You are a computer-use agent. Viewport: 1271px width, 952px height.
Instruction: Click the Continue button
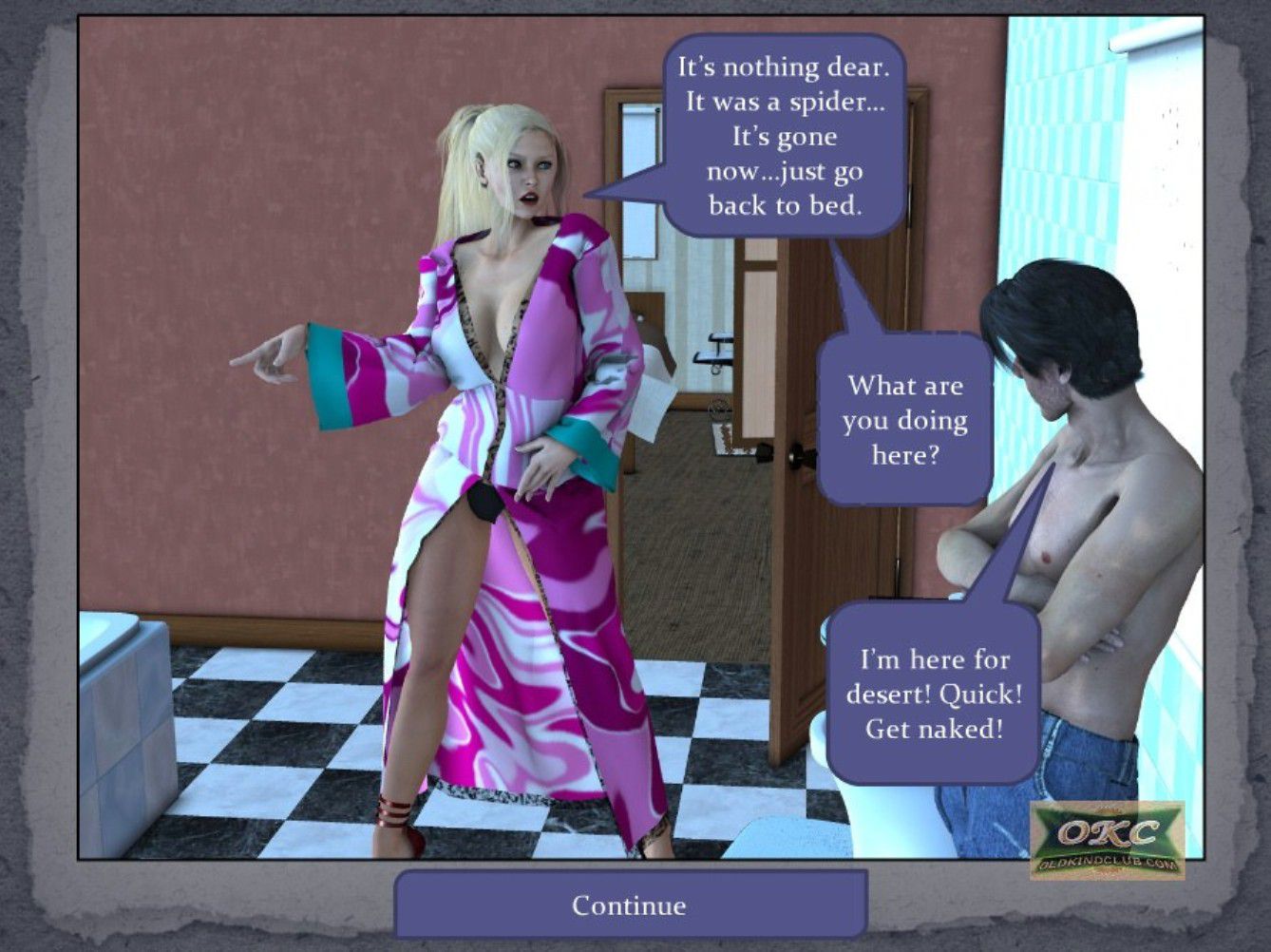tap(630, 904)
